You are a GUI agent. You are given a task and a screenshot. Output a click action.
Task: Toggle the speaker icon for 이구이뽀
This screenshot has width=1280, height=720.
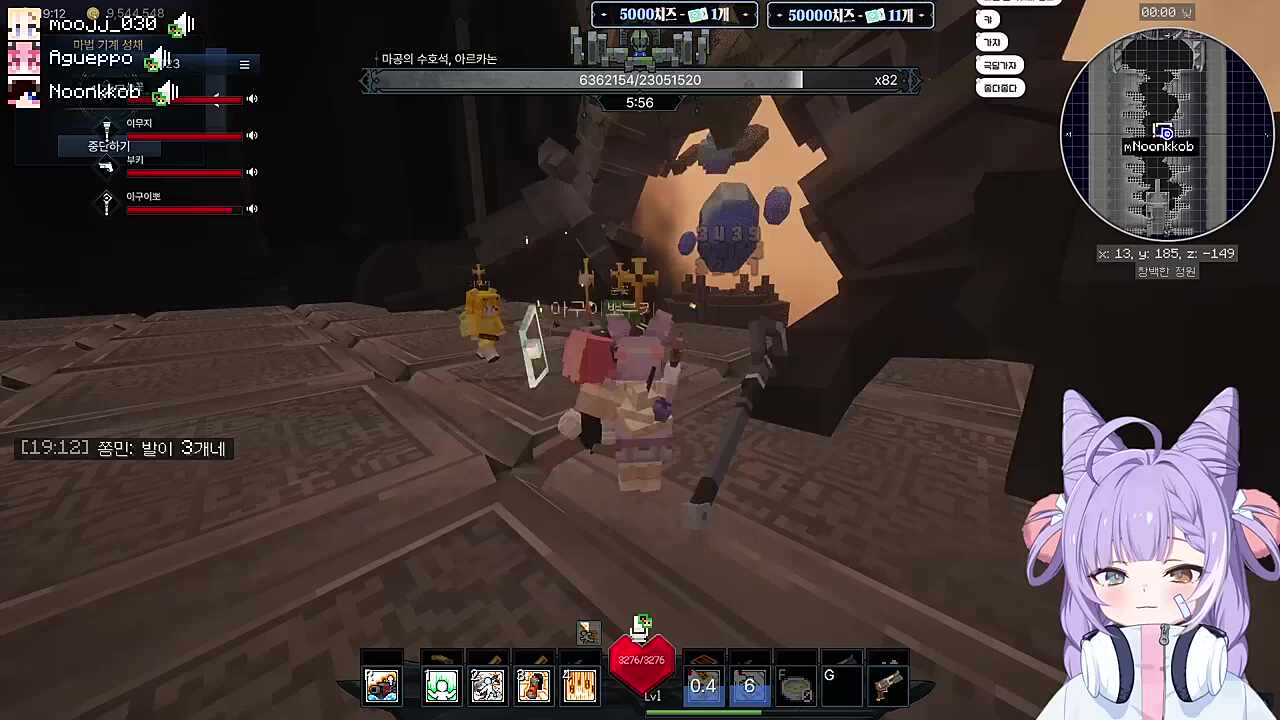point(252,209)
